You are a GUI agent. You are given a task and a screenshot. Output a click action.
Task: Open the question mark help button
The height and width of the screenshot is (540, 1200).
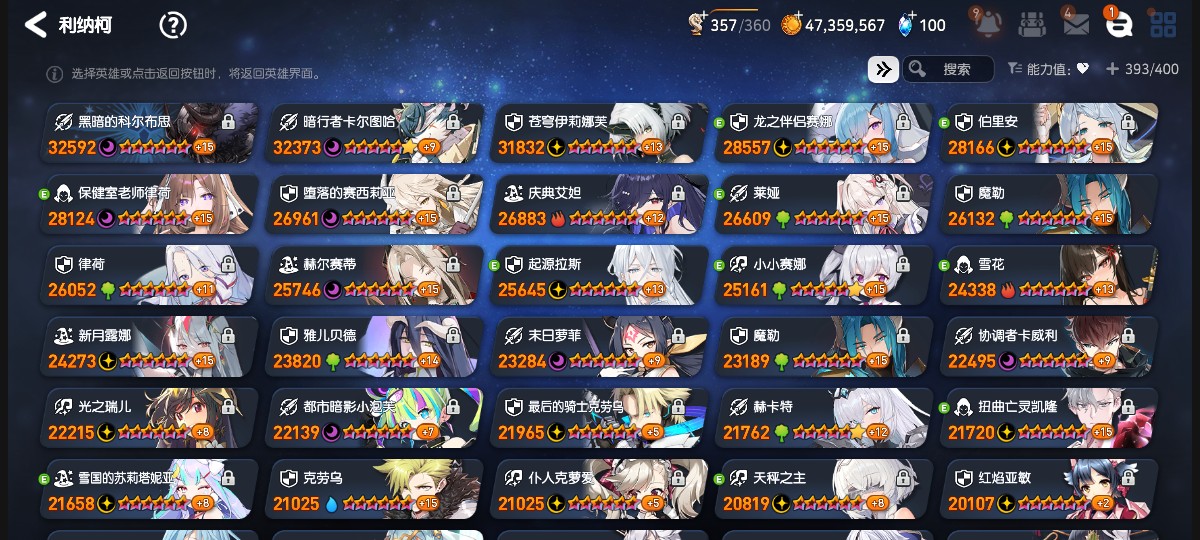(173, 25)
